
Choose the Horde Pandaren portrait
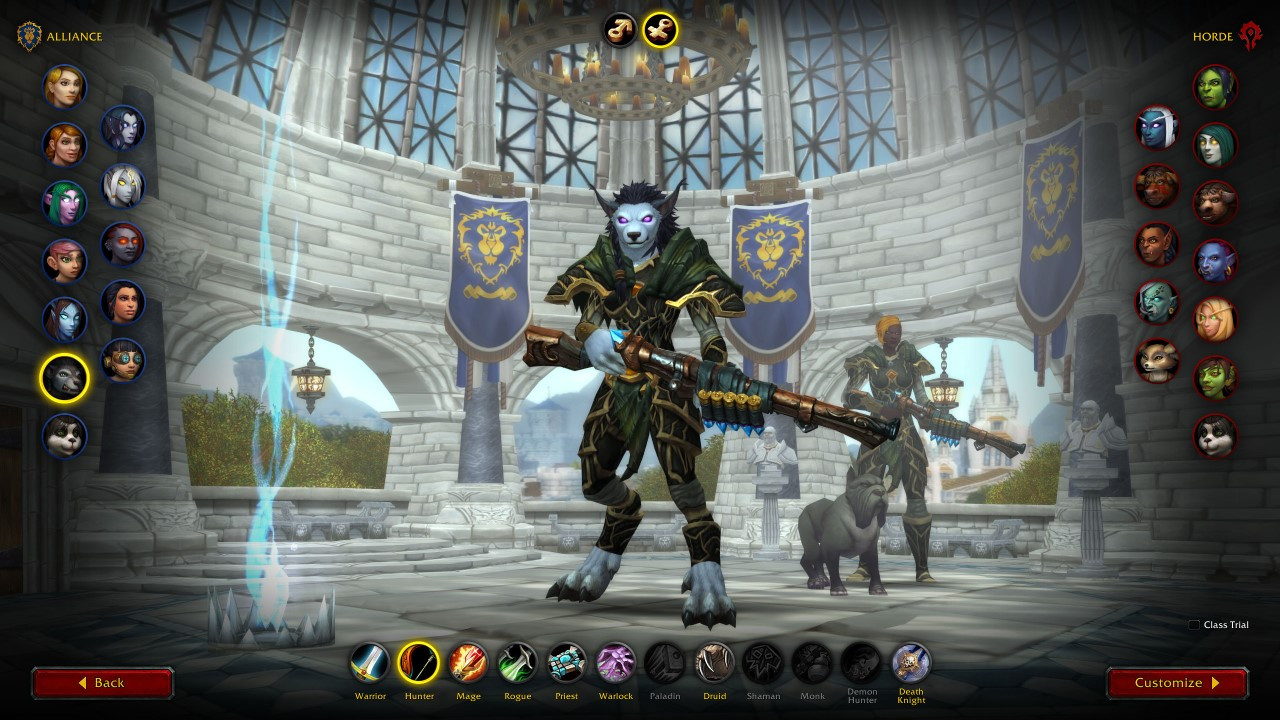tap(1215, 436)
